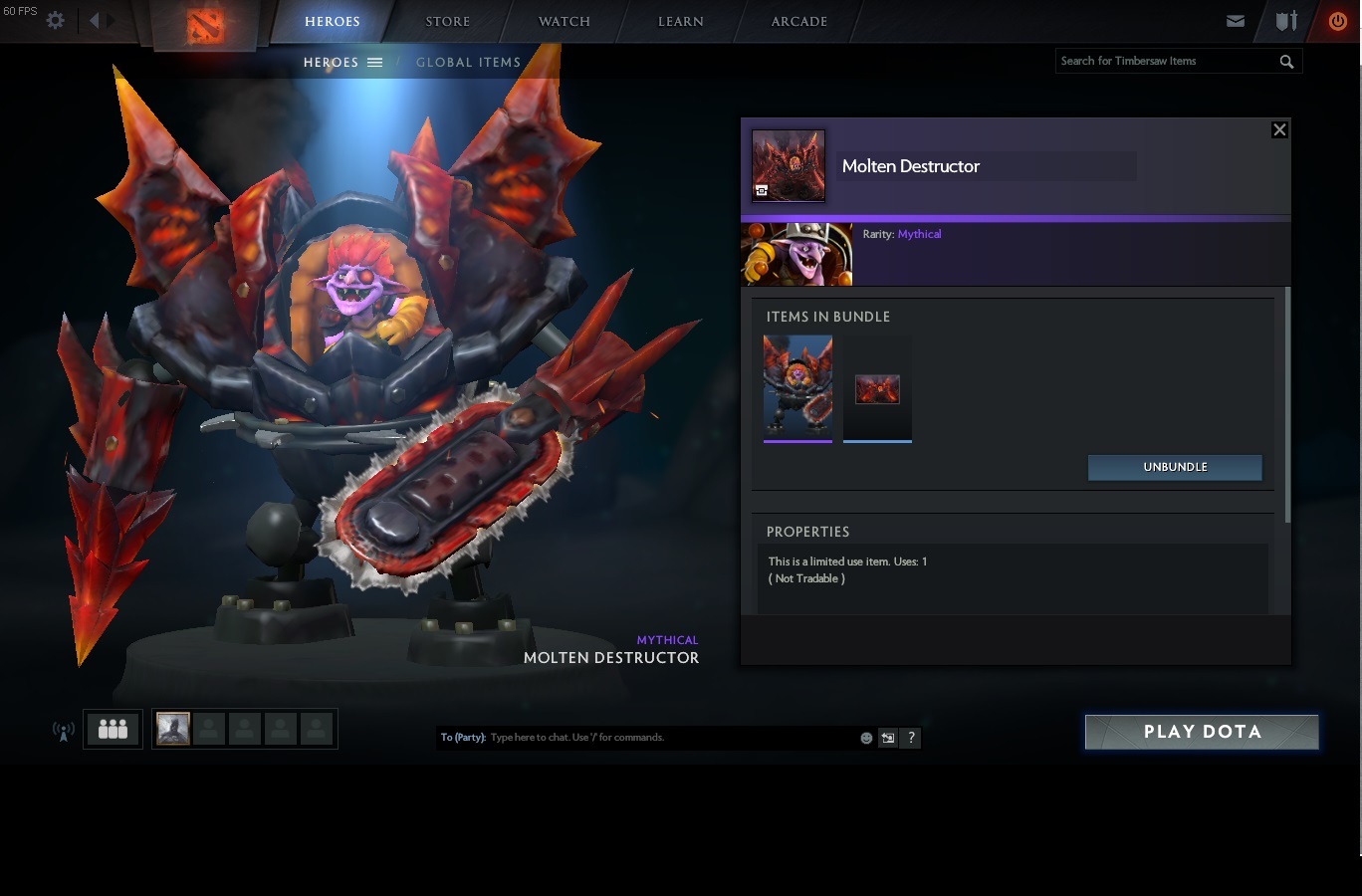Image resolution: width=1362 pixels, height=896 pixels.
Task: Open the emoticon picker in chat
Action: coord(866,738)
